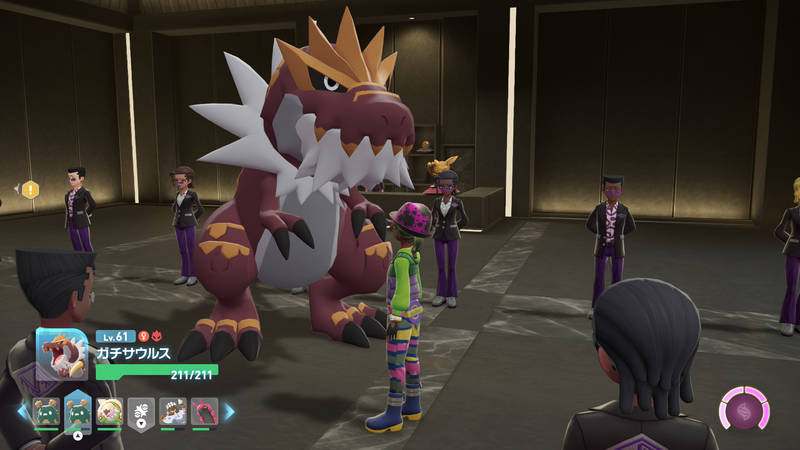
Task: Select the Tyrantrum active Pokémon portrait
Action: tap(61, 353)
